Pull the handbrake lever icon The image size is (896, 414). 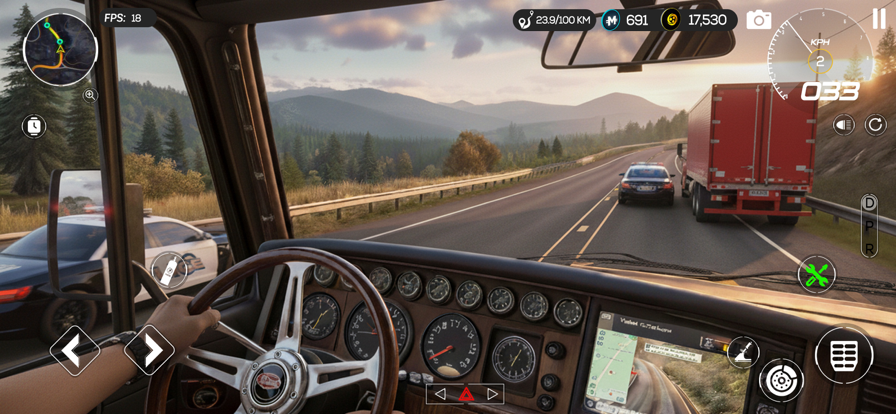point(743,351)
